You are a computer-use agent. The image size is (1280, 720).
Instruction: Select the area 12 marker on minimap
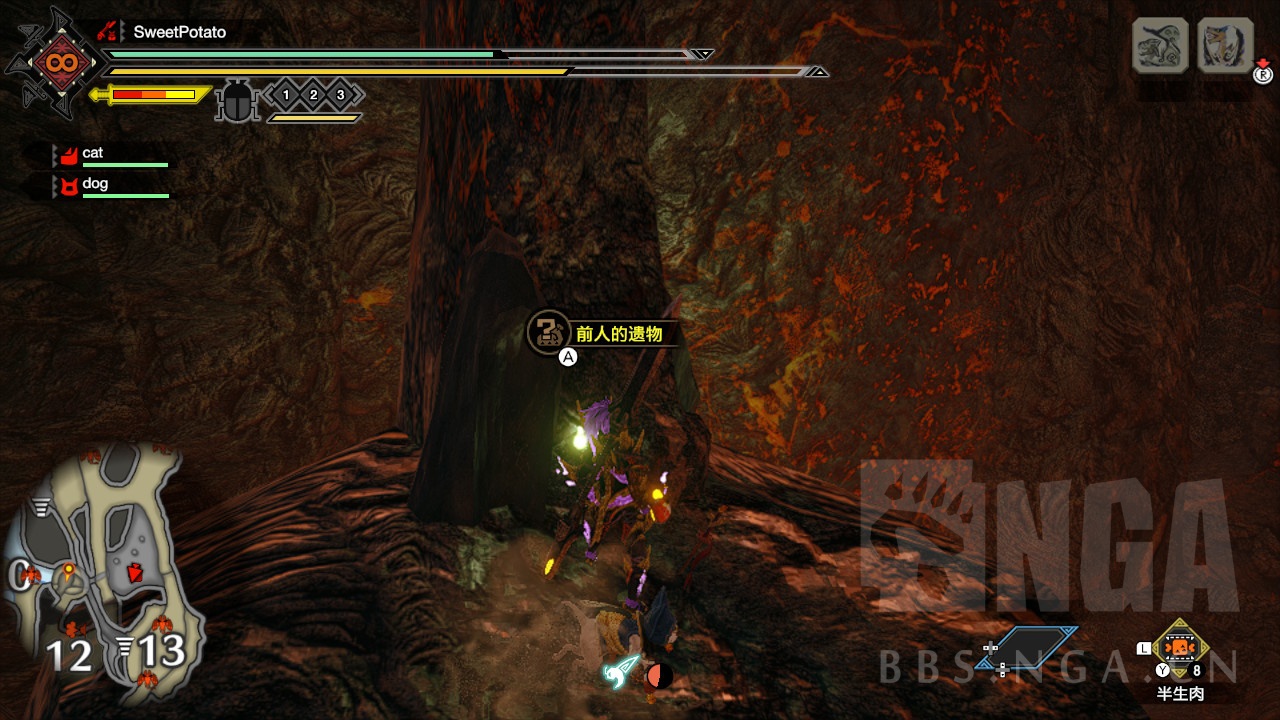pos(69,655)
